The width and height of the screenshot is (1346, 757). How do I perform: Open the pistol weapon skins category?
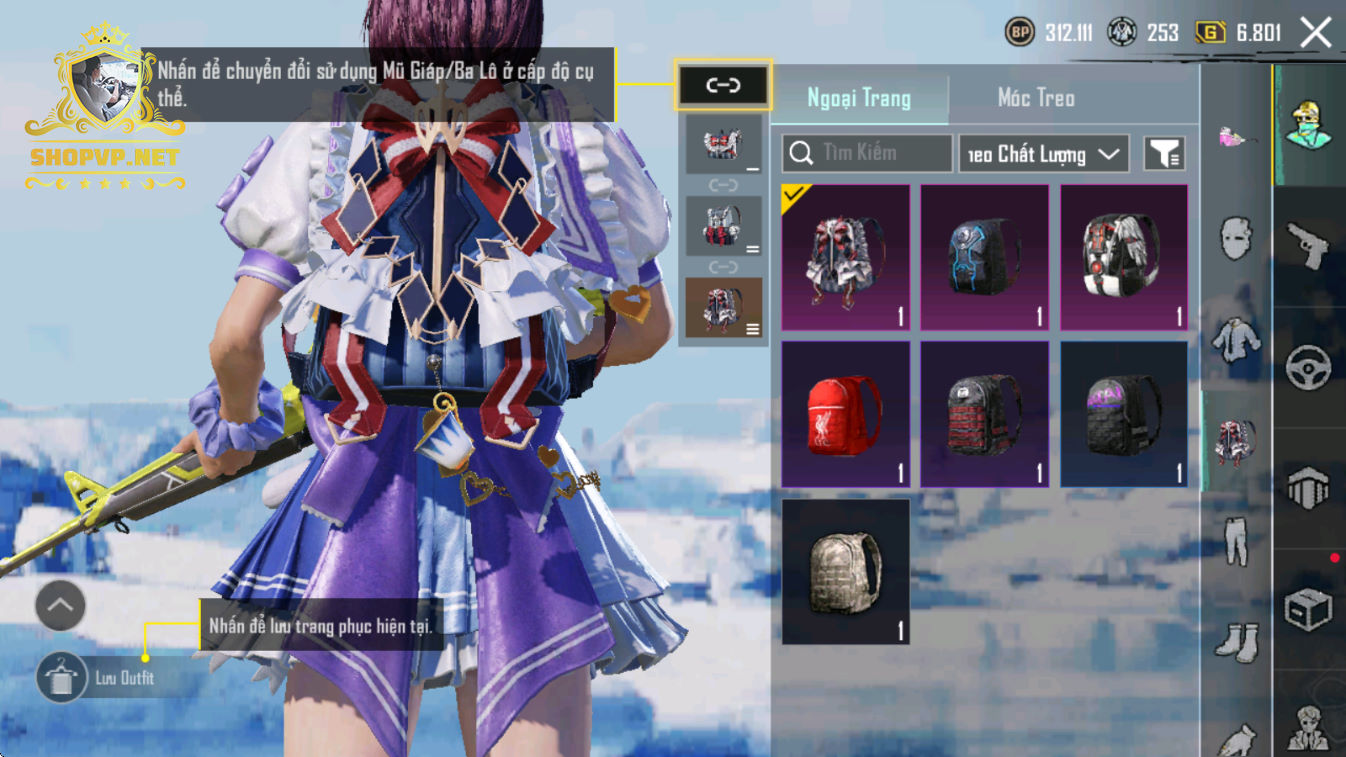[1308, 245]
